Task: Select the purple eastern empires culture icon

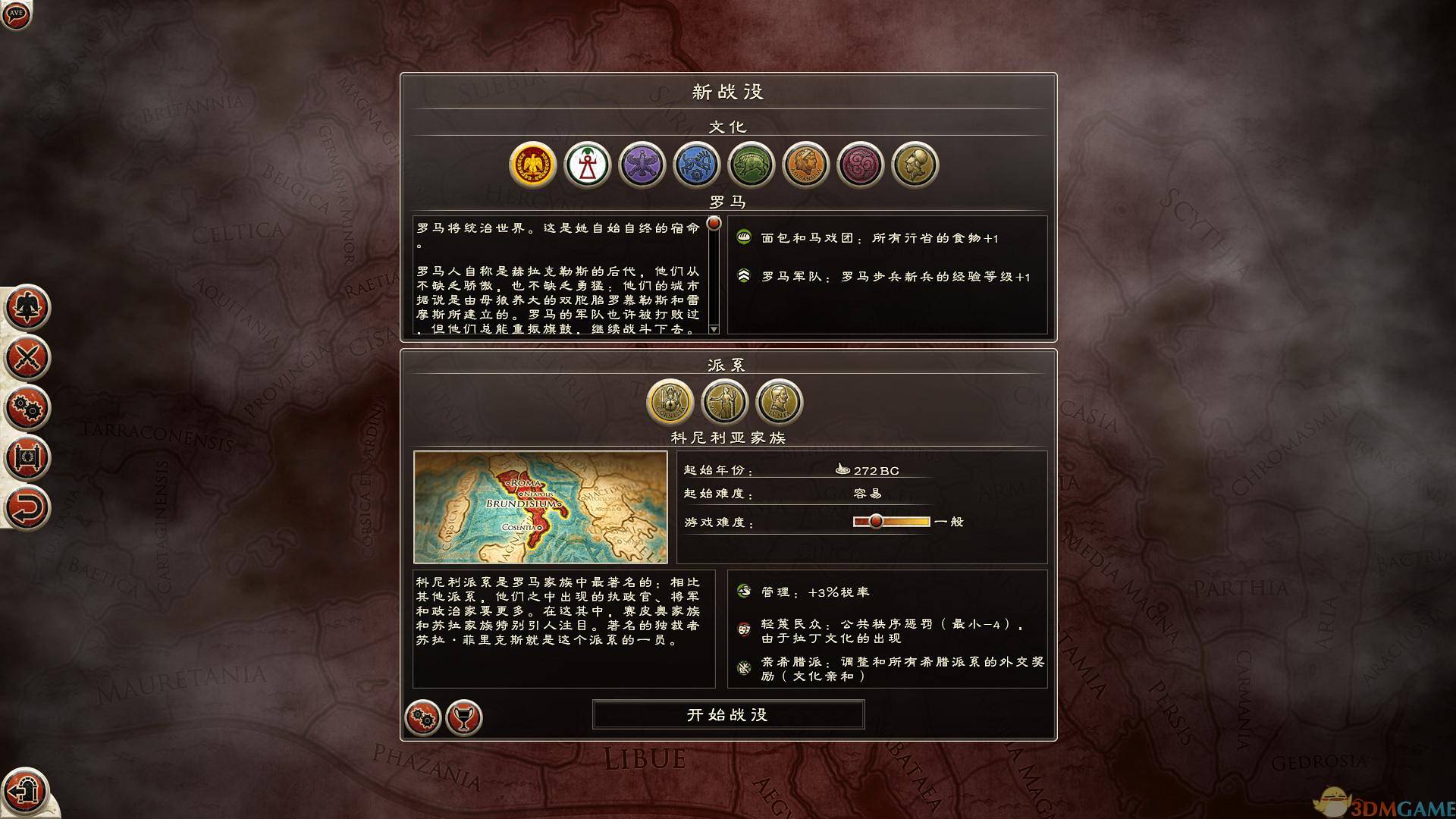Action: (x=642, y=165)
